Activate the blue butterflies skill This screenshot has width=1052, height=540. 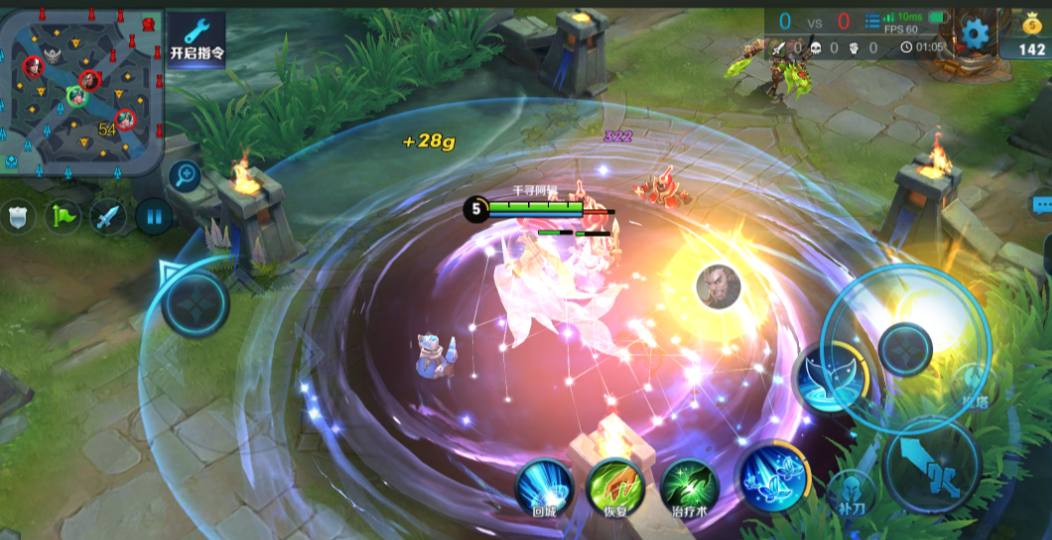(x=772, y=476)
